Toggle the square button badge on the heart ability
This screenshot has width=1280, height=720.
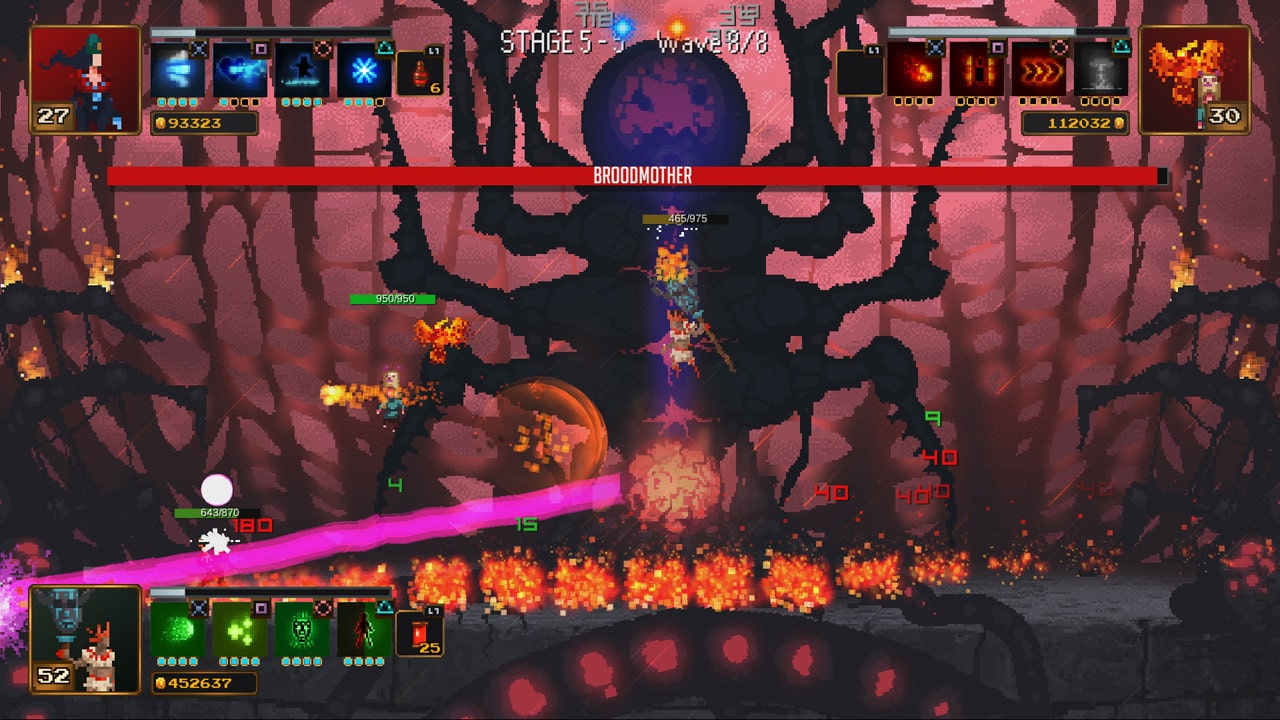tap(259, 49)
